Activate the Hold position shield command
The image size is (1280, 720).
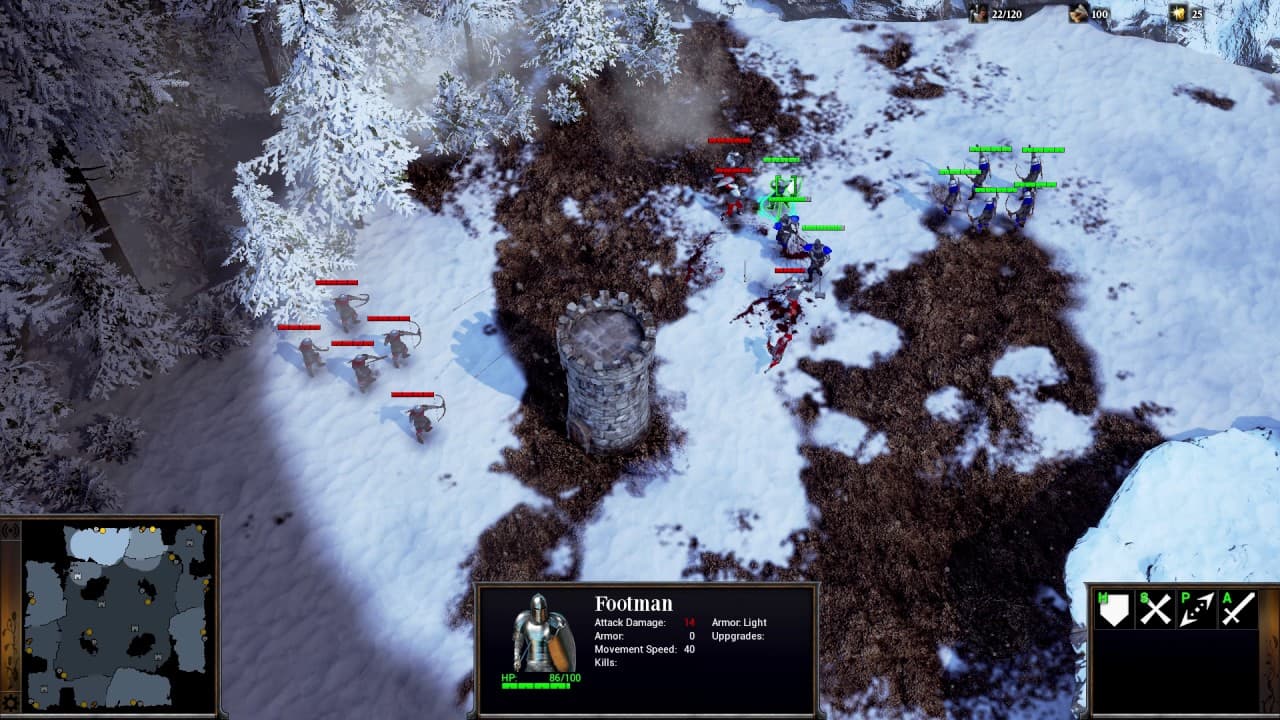(1114, 609)
